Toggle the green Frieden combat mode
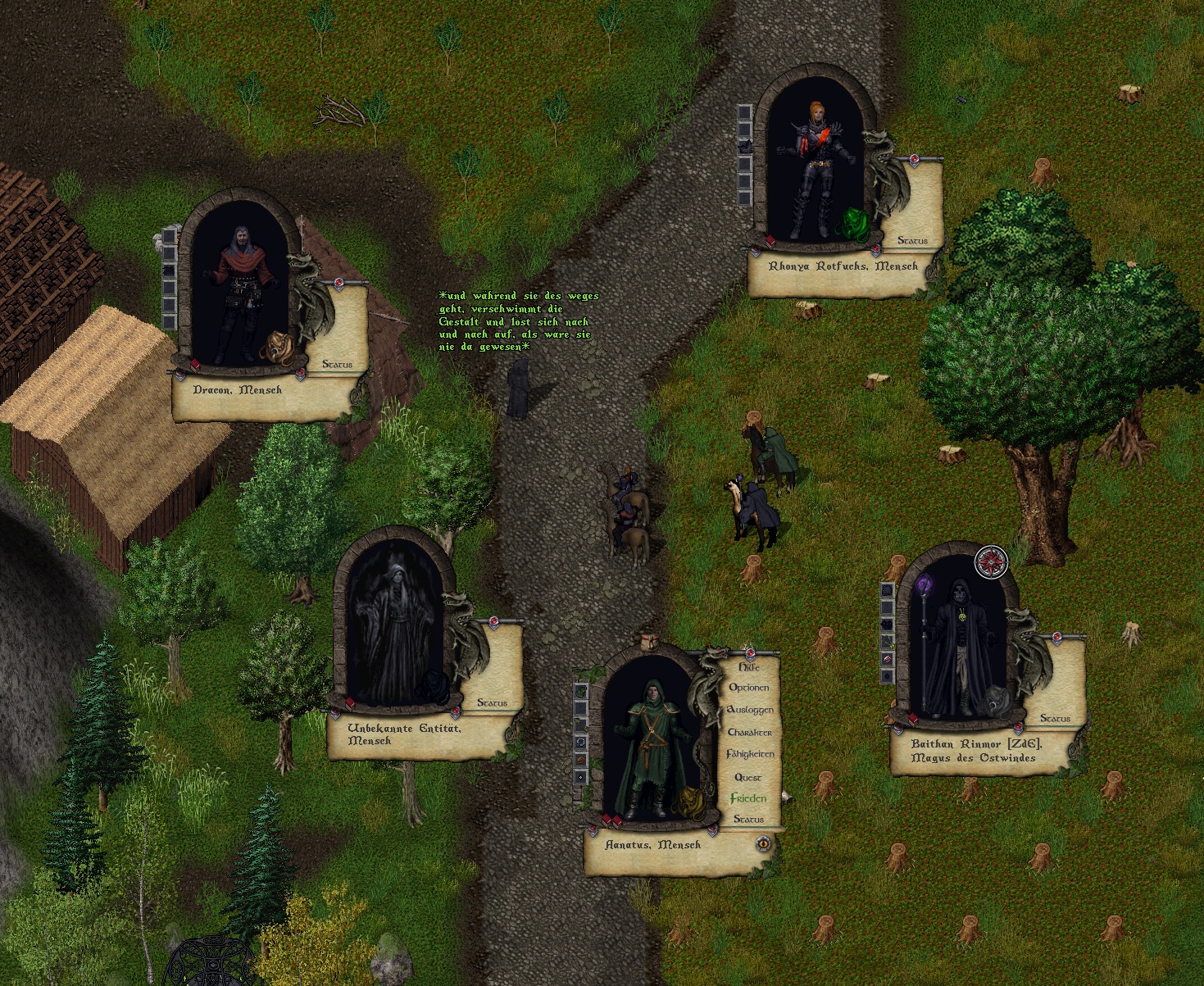This screenshot has height=986, width=1204. 749,798
